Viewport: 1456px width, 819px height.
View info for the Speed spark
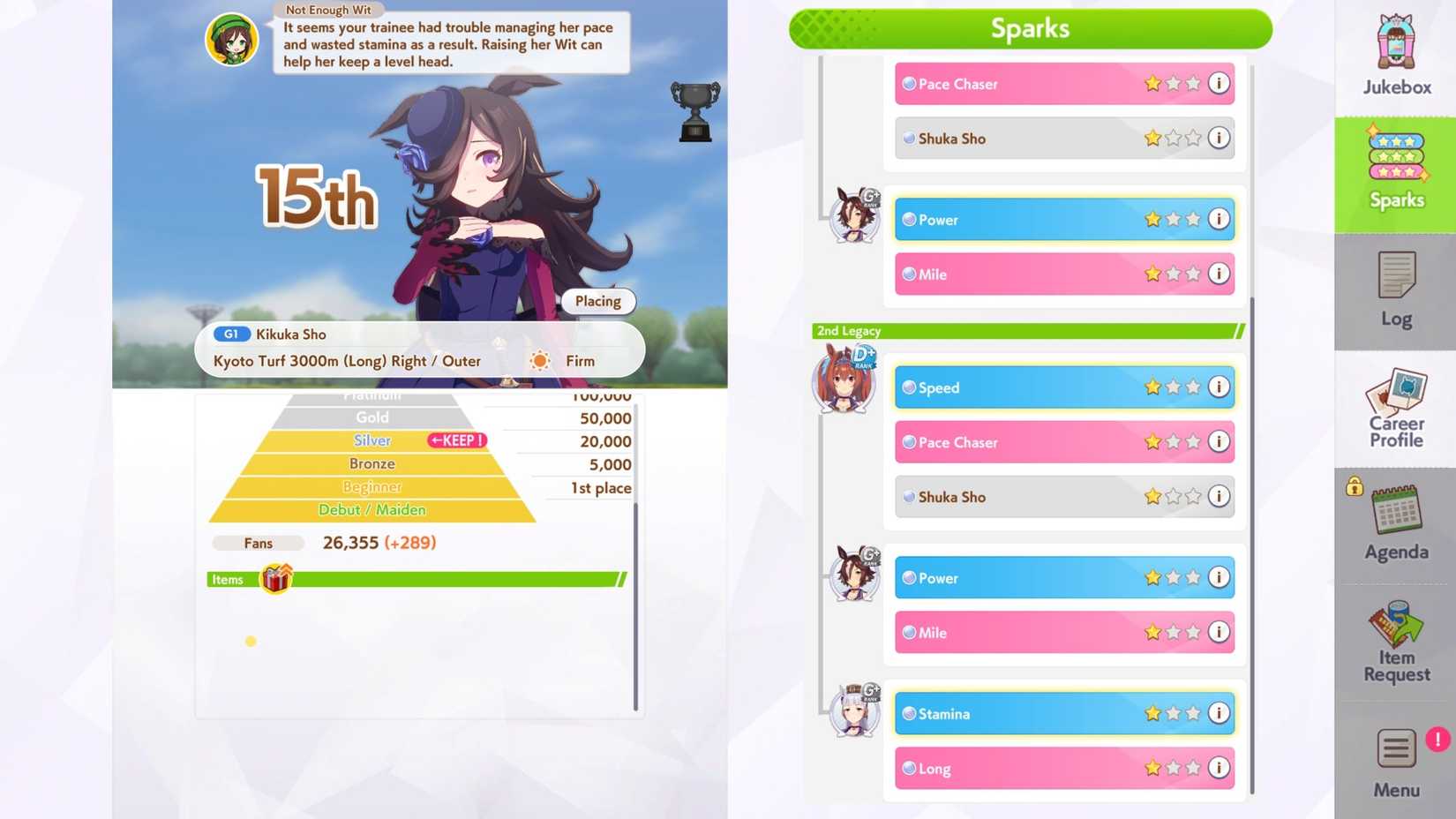[x=1219, y=387]
